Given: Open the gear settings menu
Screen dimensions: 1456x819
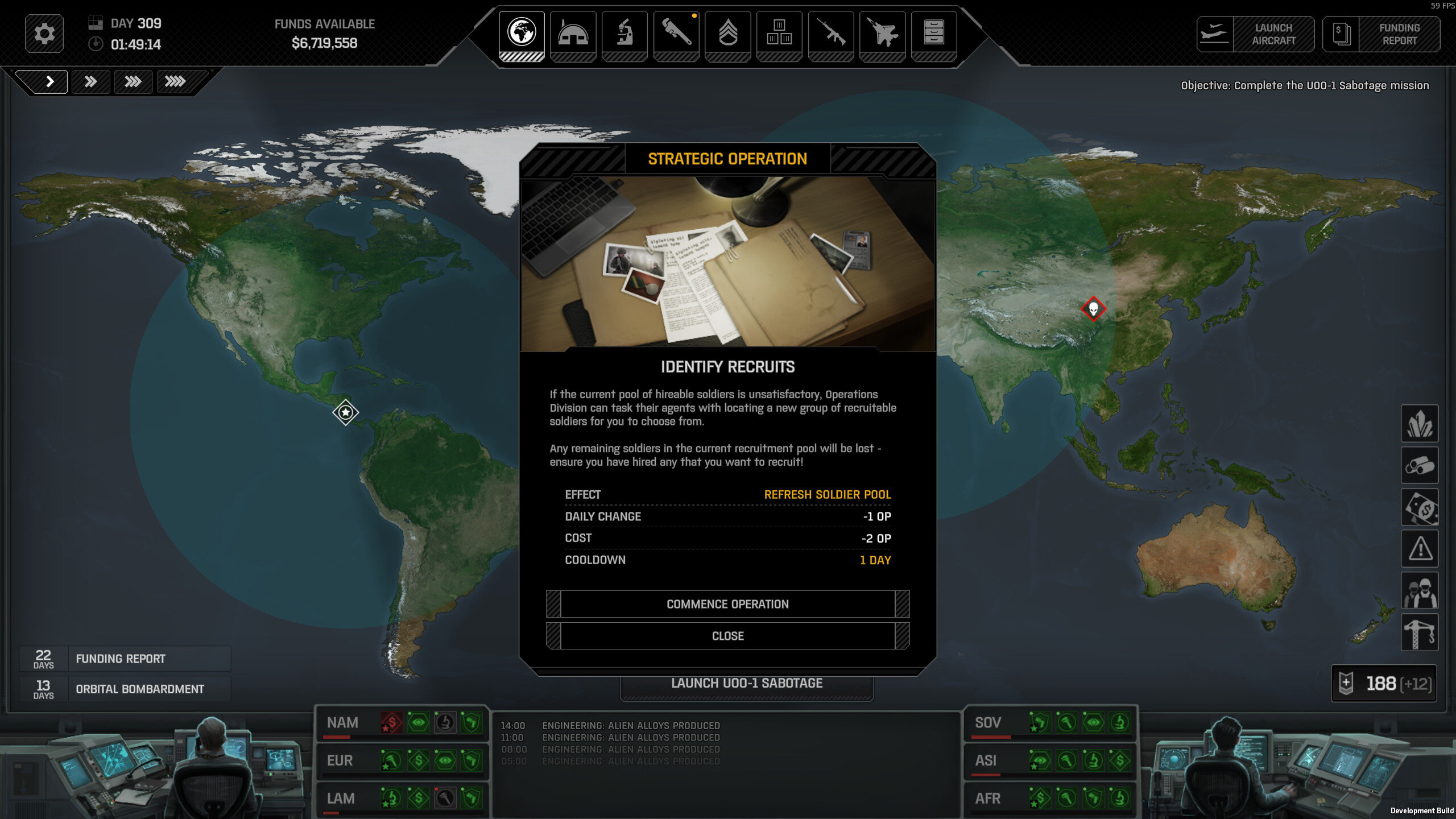Looking at the screenshot, I should click(44, 34).
